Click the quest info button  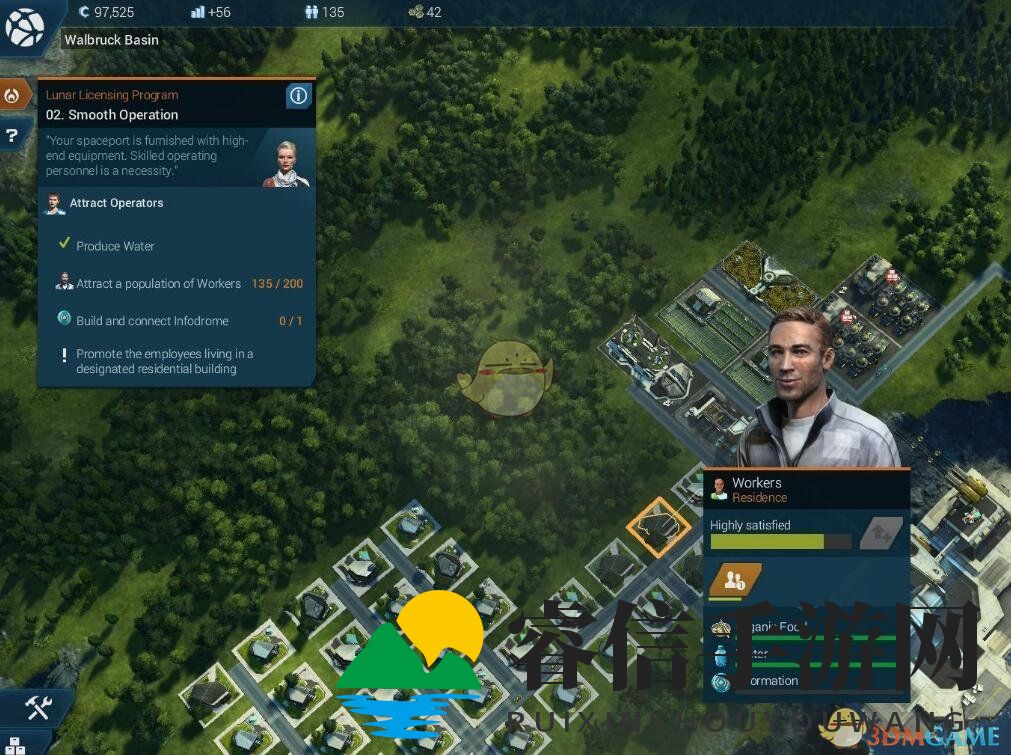(x=298, y=96)
